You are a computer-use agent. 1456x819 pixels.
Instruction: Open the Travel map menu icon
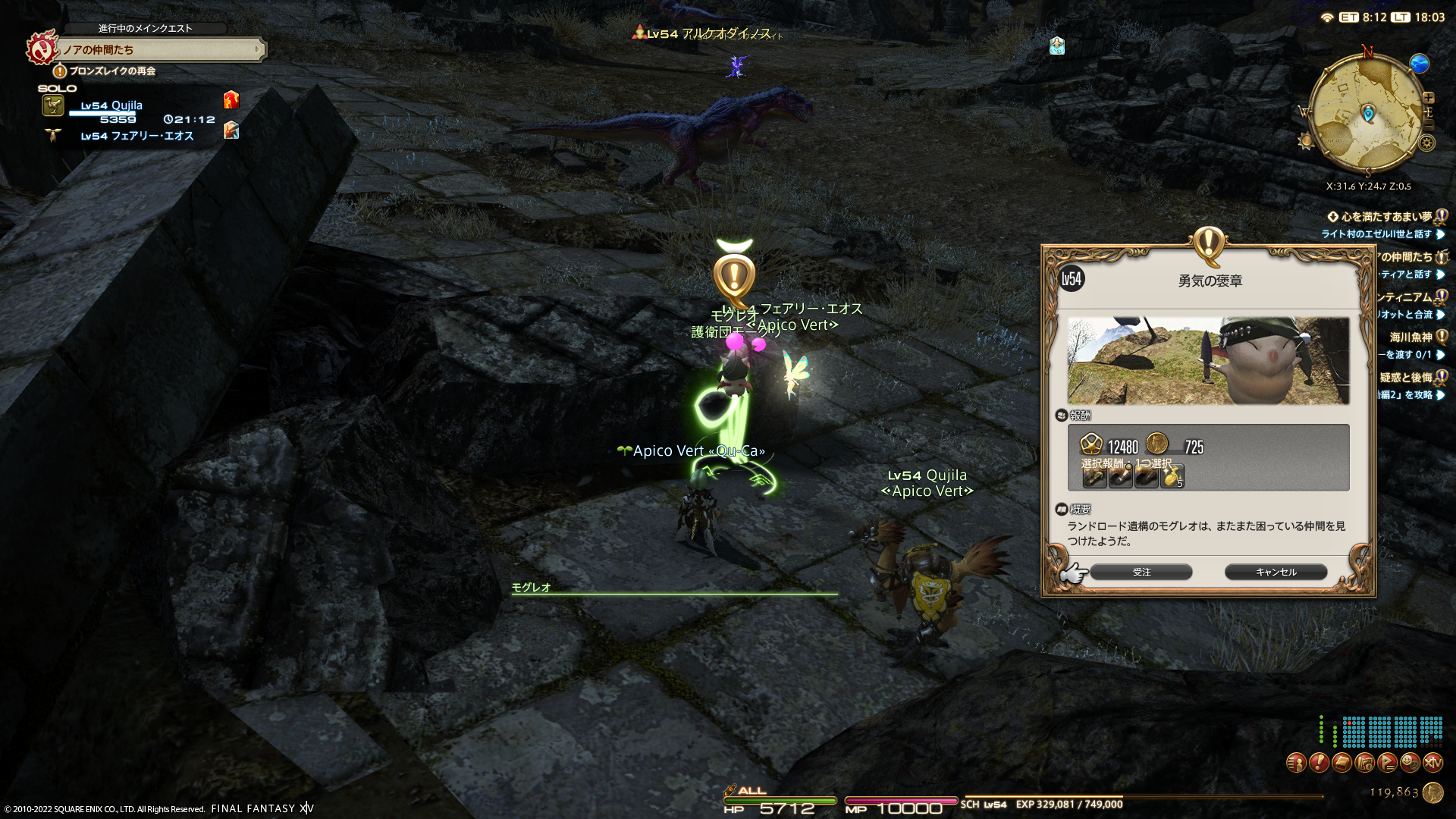(1364, 762)
